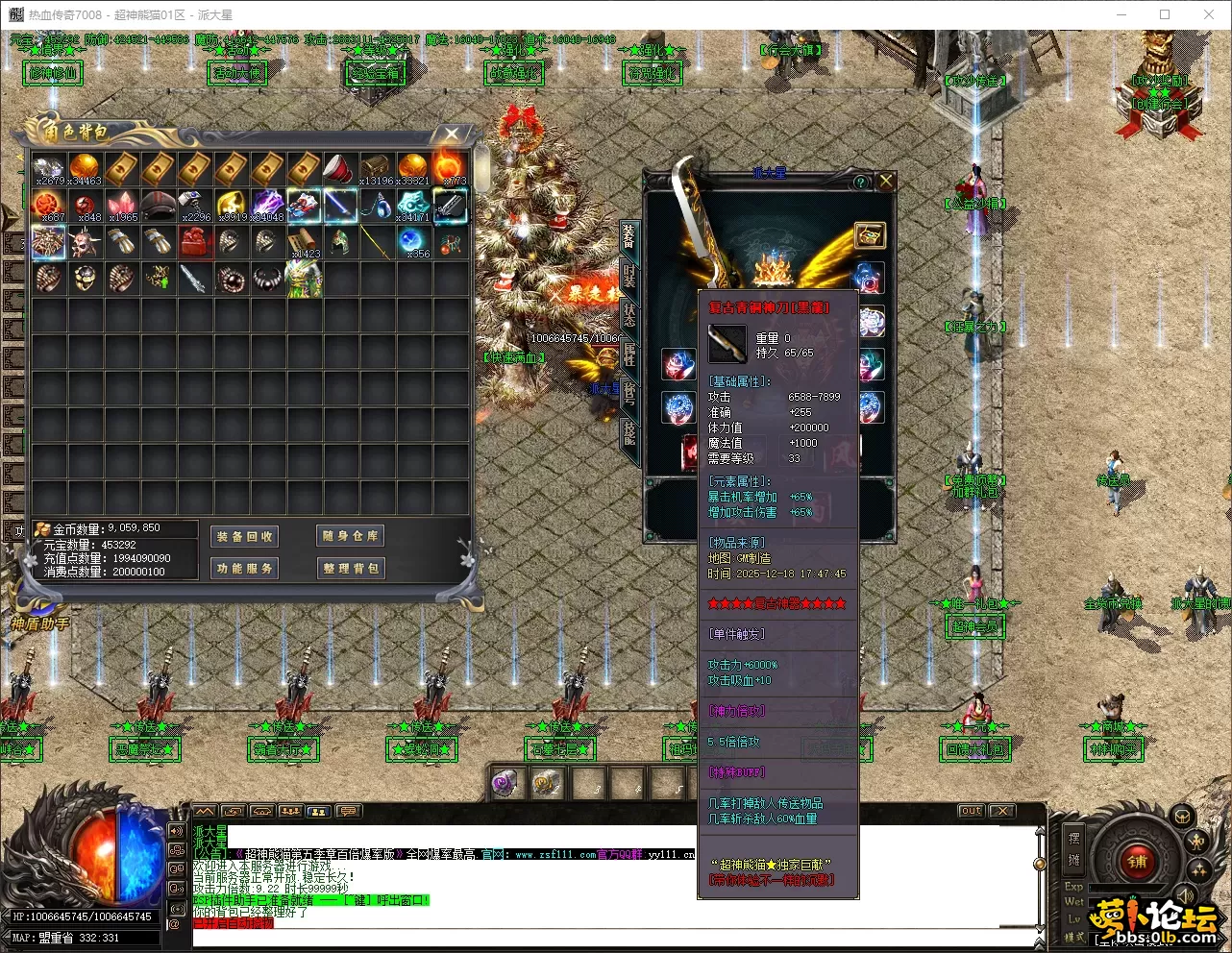
Task: Pick the pink crystal cluster stack
Action: (122, 205)
